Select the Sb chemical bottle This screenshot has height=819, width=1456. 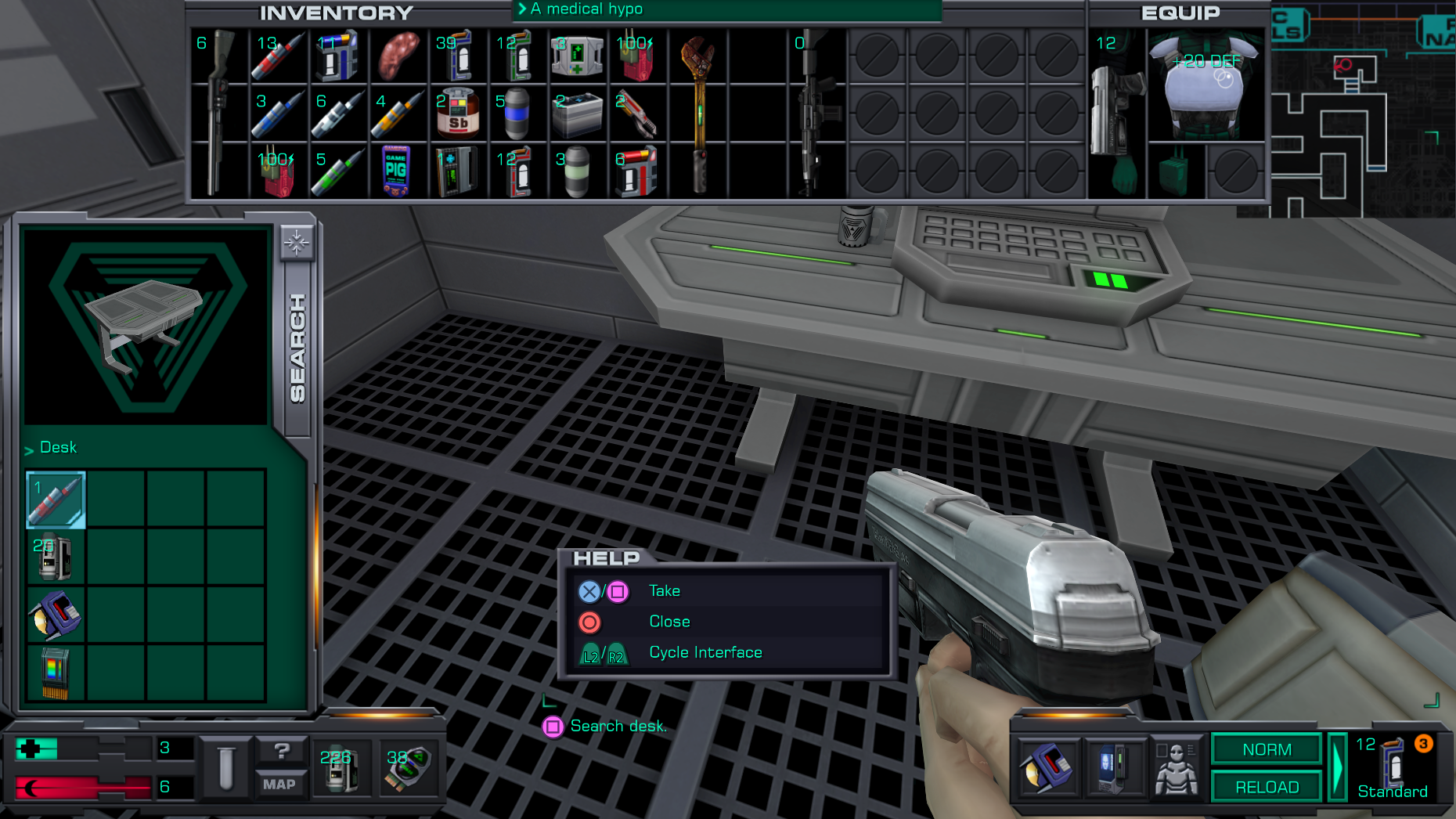click(458, 113)
